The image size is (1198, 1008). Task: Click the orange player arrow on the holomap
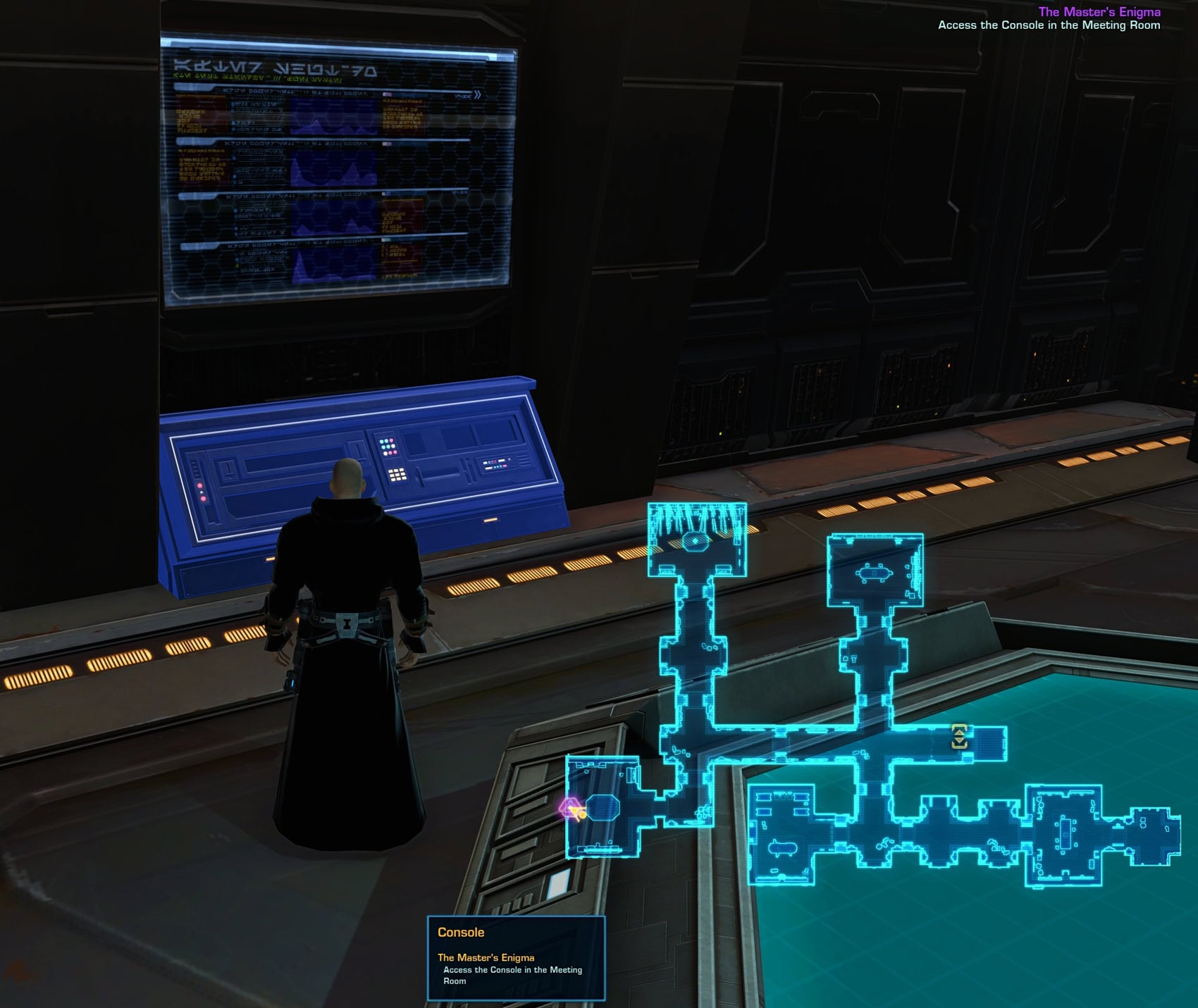[x=576, y=811]
